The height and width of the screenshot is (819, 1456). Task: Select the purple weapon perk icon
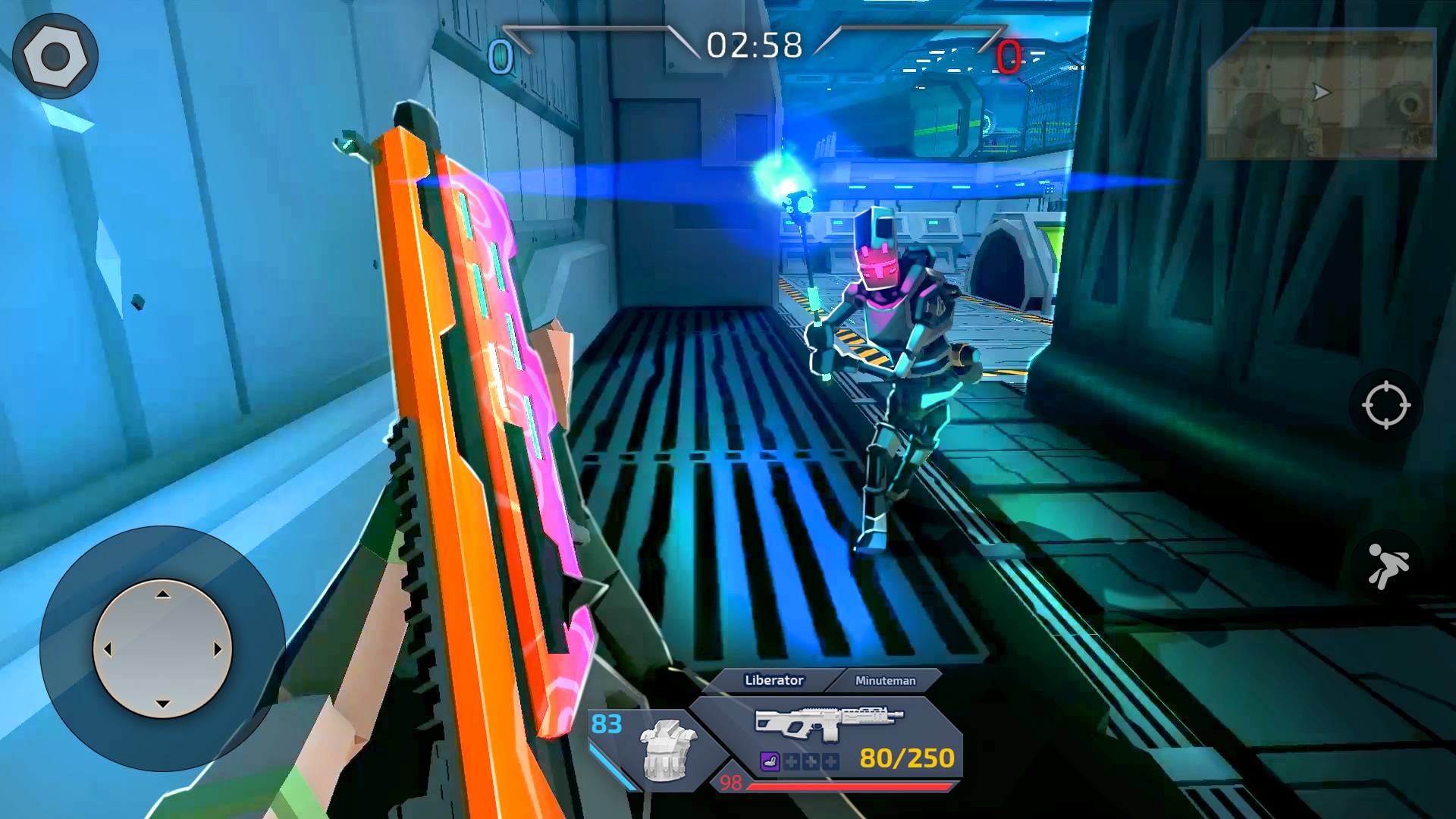point(770,761)
